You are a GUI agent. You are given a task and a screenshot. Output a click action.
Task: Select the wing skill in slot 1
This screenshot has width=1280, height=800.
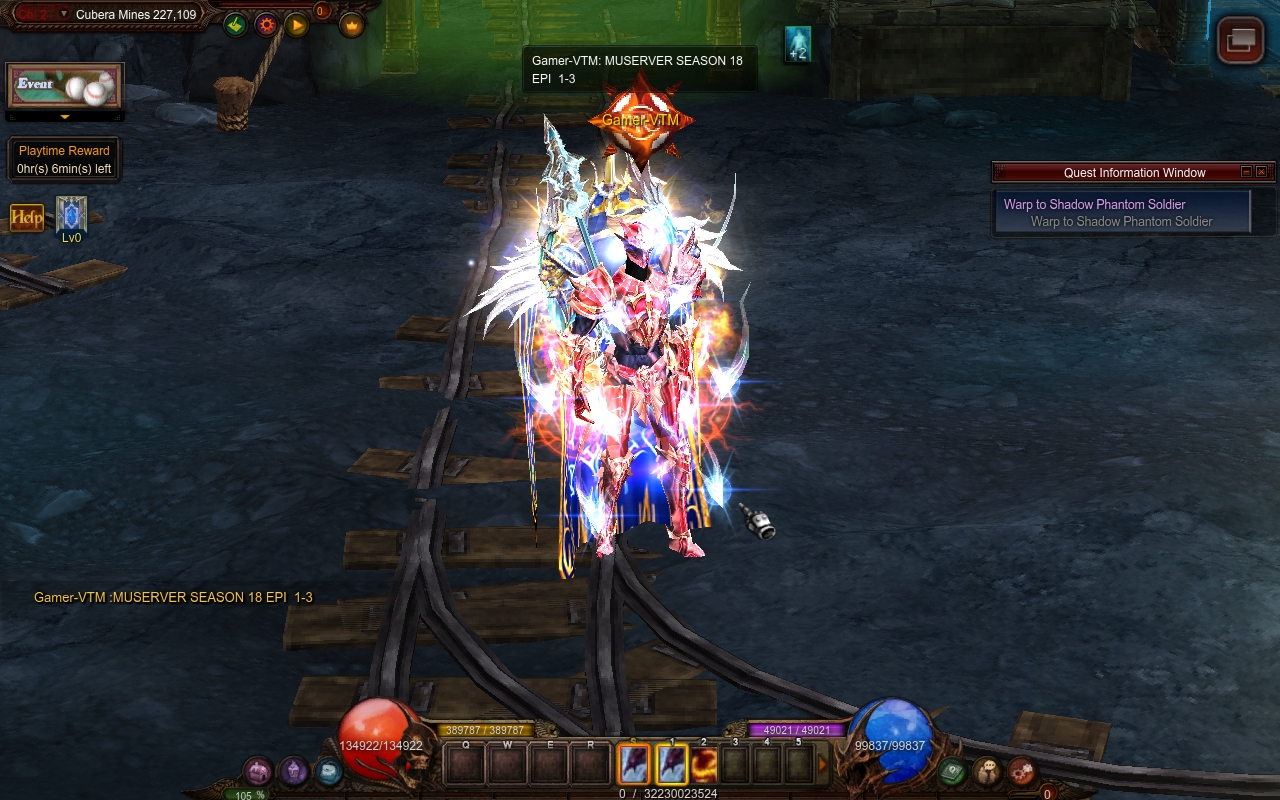672,765
